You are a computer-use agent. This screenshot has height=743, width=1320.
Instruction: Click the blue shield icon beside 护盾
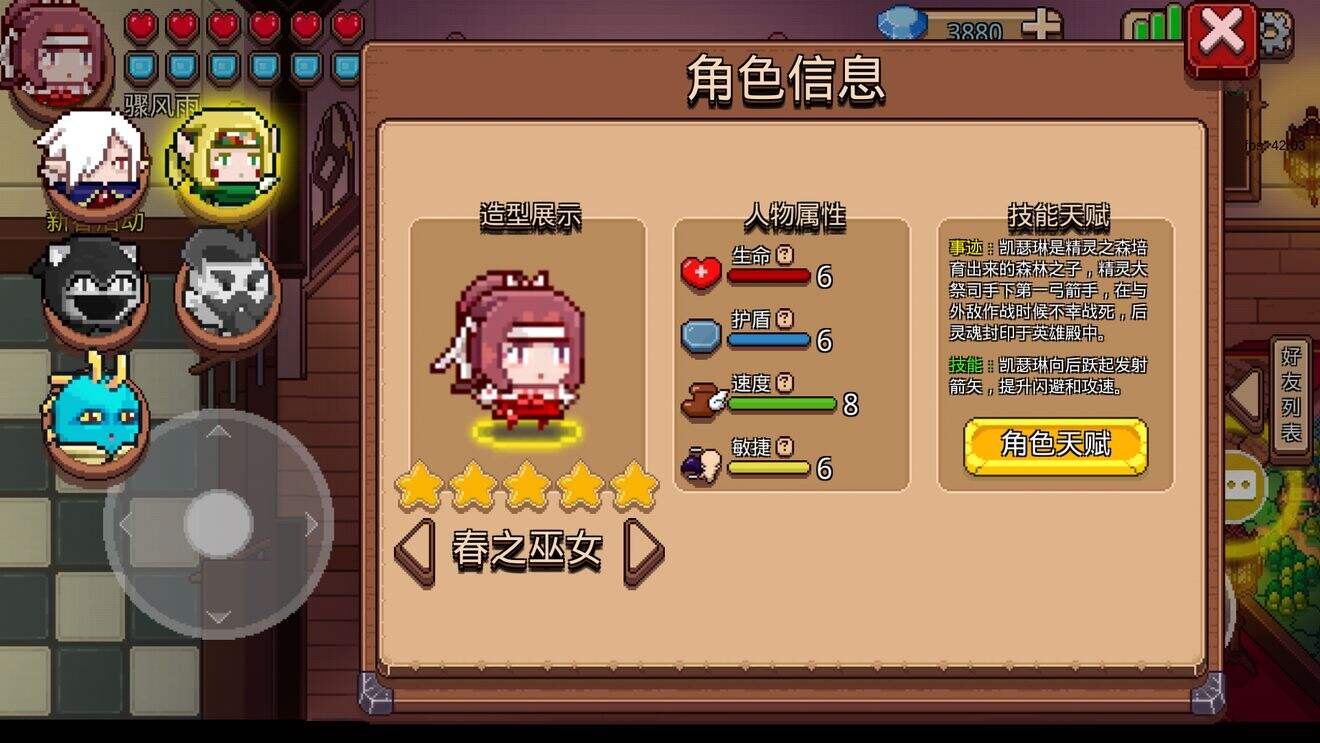699,334
